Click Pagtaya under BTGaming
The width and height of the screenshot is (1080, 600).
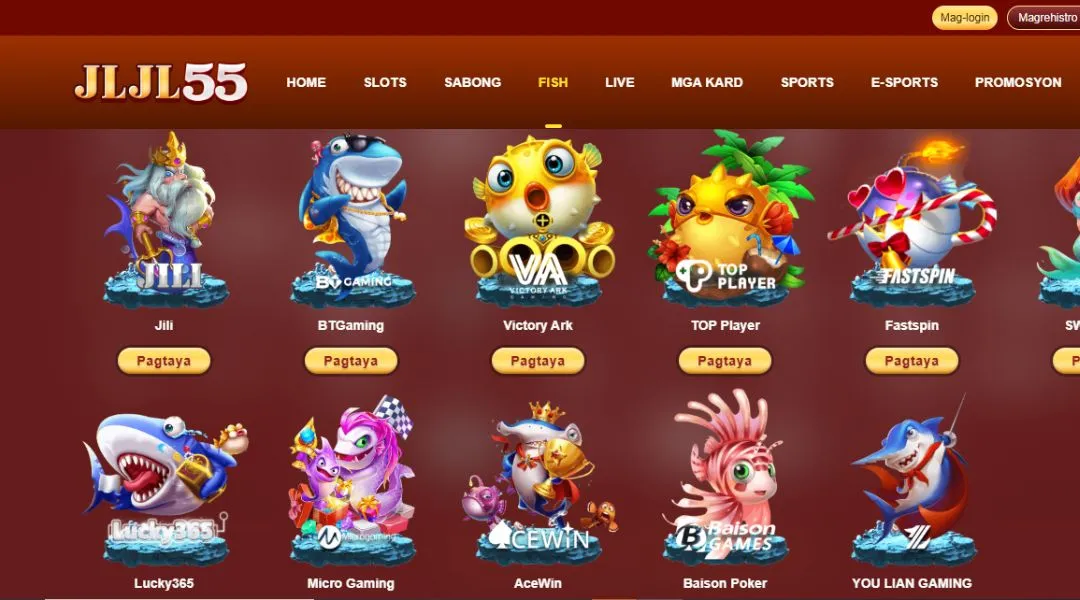[351, 361]
